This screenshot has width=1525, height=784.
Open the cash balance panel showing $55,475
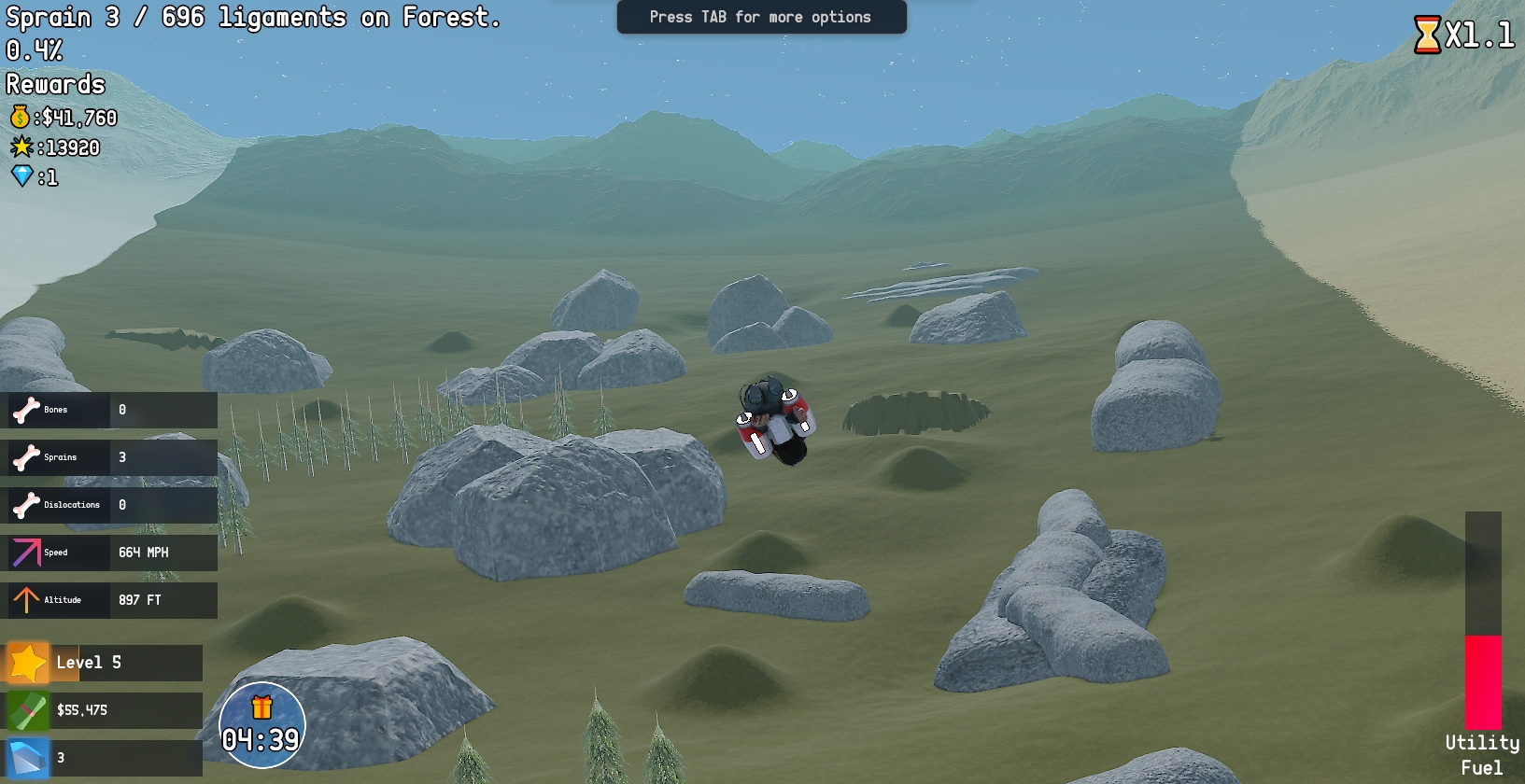point(105,710)
